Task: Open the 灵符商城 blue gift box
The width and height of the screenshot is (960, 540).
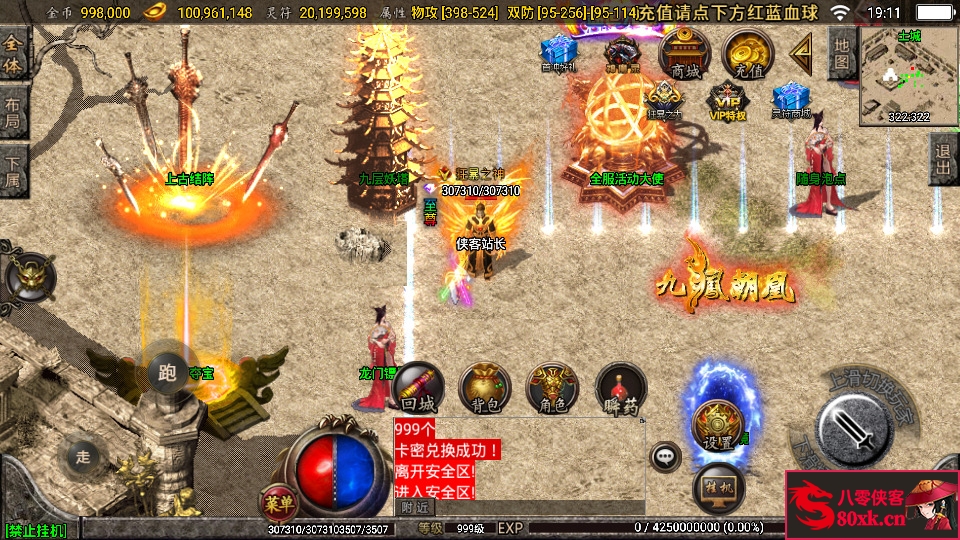Action: point(790,101)
